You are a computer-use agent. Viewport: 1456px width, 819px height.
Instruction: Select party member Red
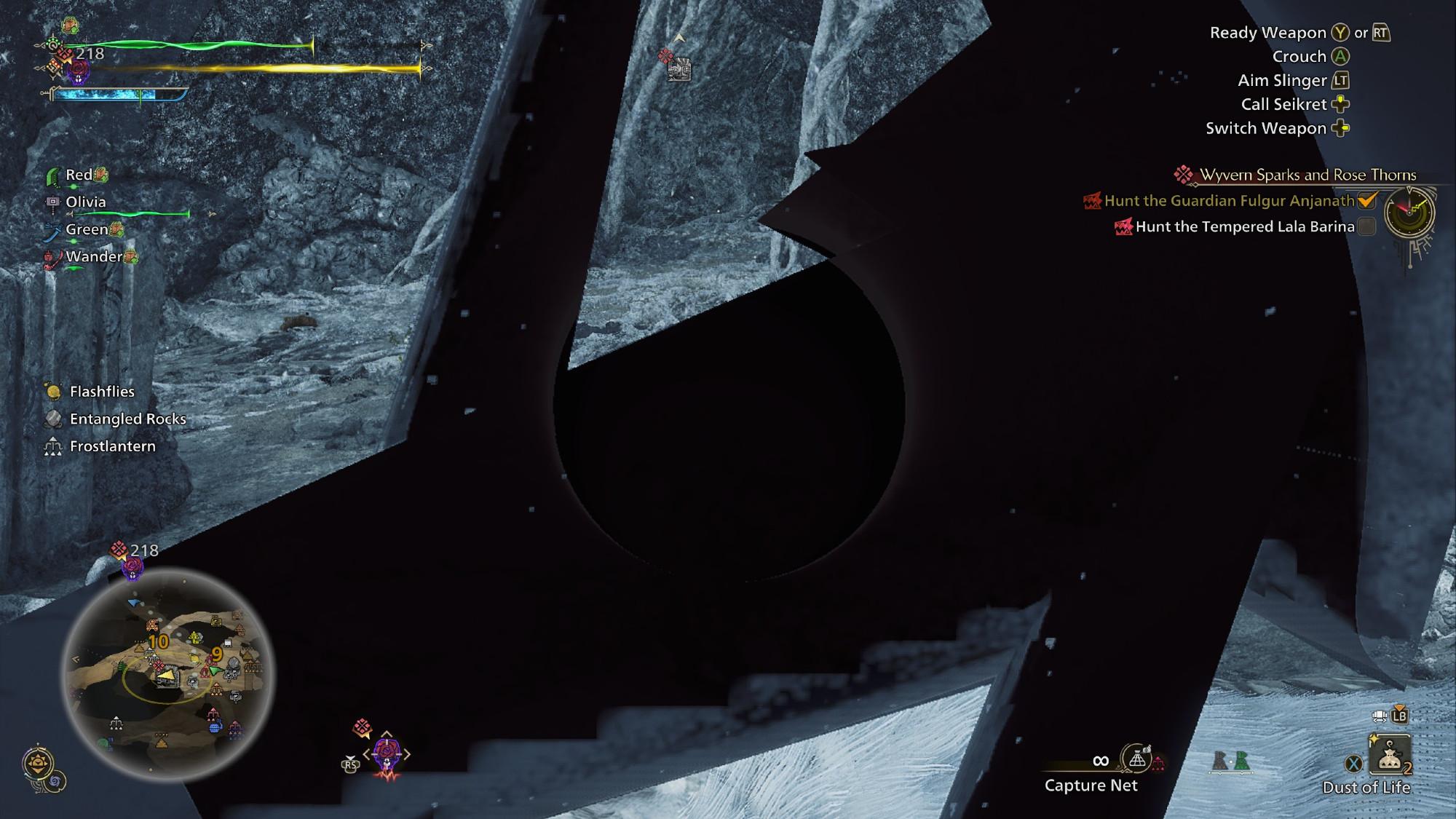tap(79, 175)
